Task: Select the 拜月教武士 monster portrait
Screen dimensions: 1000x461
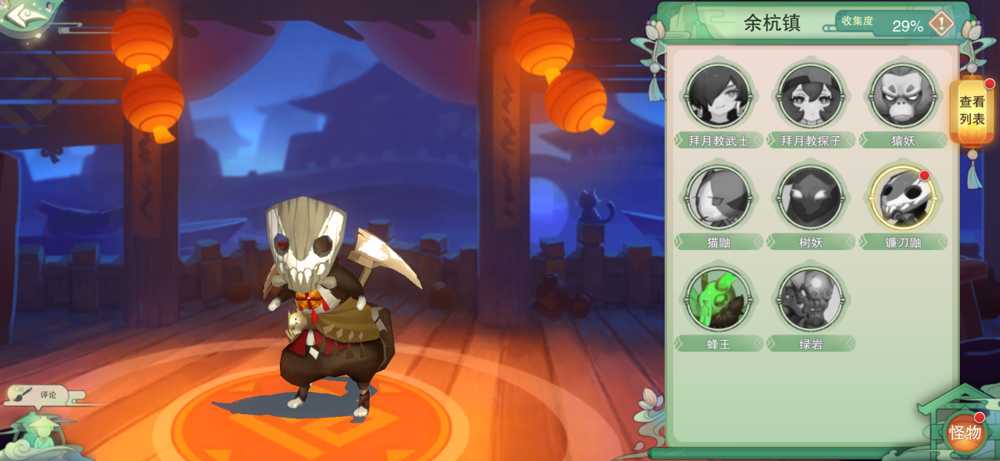Action: [718, 96]
